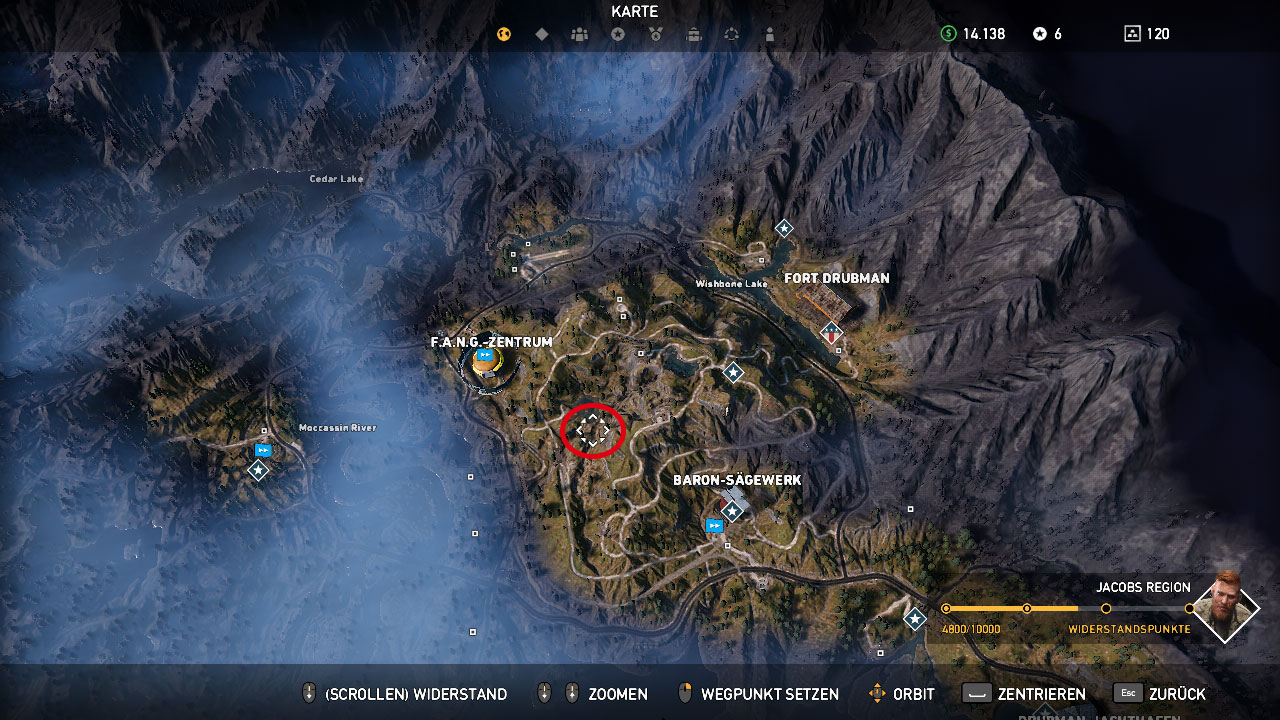This screenshot has height=720, width=1280.
Task: Switch to the three-person roster tab
Action: click(580, 34)
